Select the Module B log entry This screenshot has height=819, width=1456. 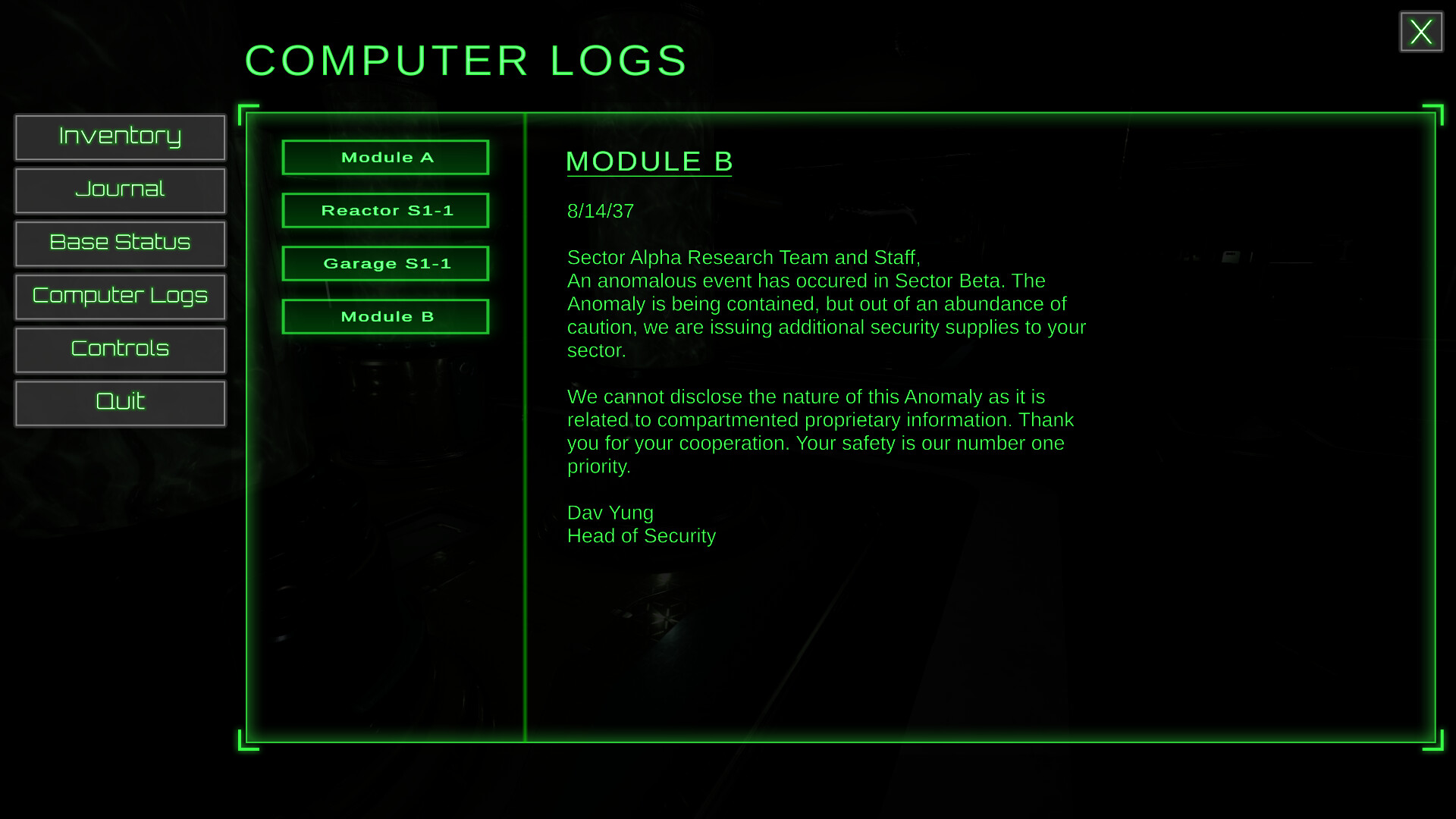385,316
